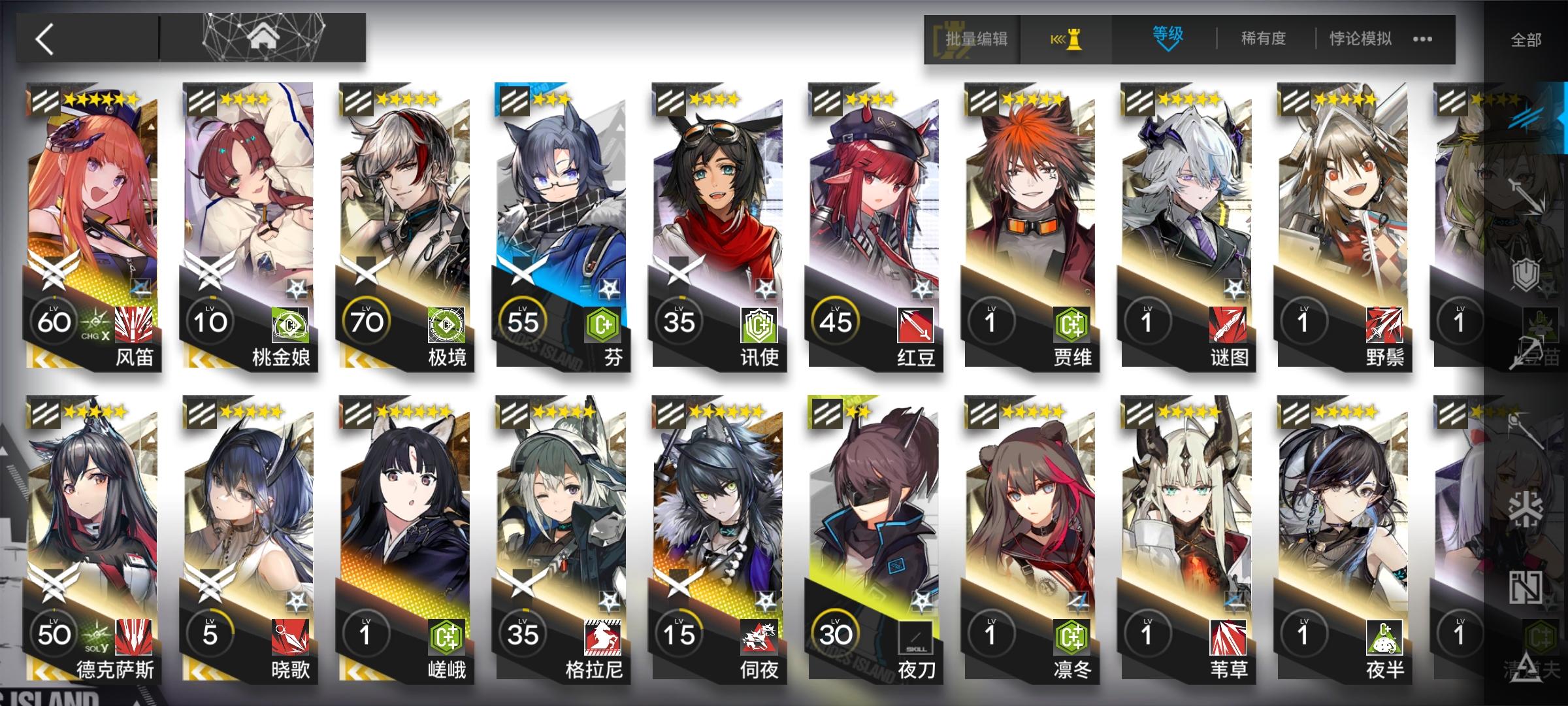
Task: Open the 全部 filter dropdown
Action: pyautogui.click(x=1526, y=39)
